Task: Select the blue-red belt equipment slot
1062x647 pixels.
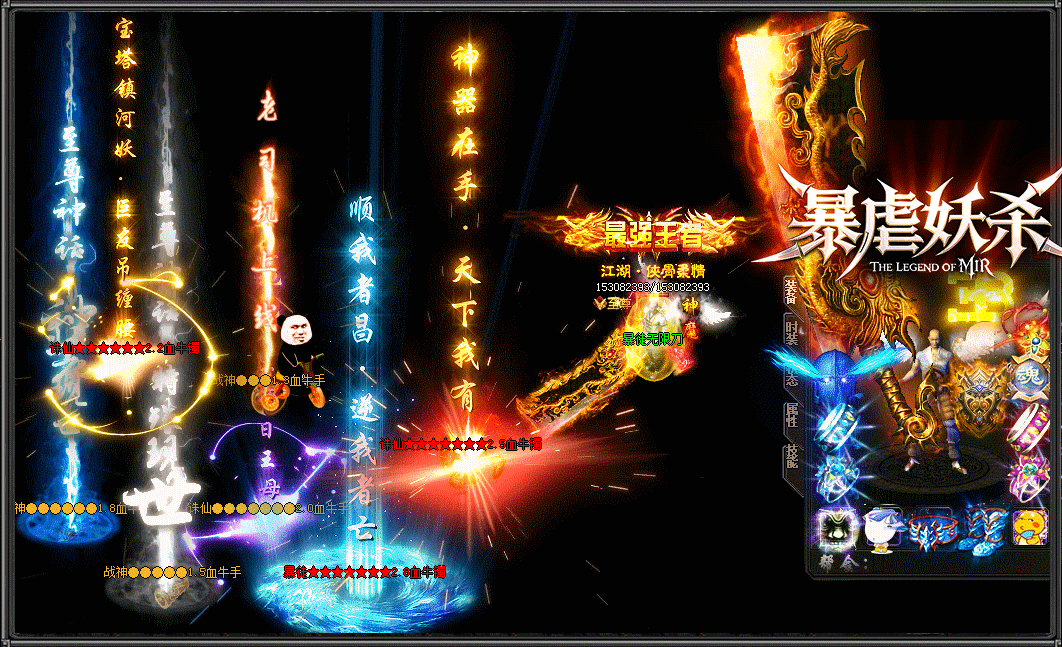Action: pyautogui.click(x=932, y=527)
